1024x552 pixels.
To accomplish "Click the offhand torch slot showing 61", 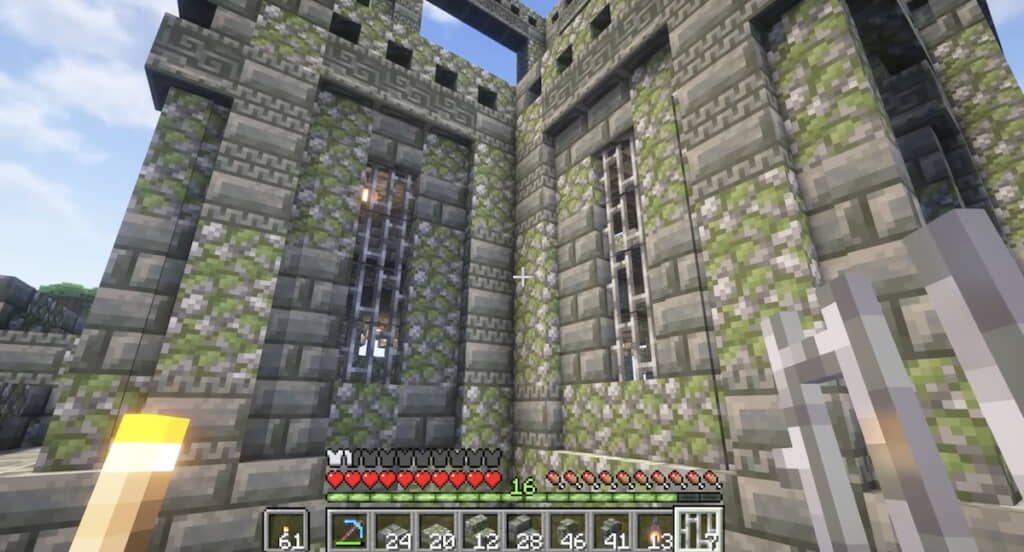I will 285,530.
